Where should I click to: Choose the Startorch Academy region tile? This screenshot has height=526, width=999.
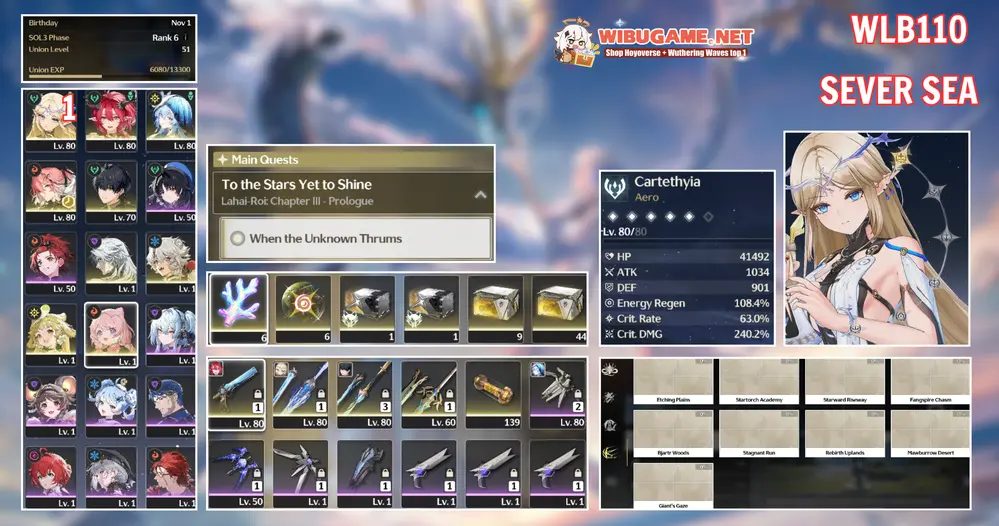tap(759, 381)
